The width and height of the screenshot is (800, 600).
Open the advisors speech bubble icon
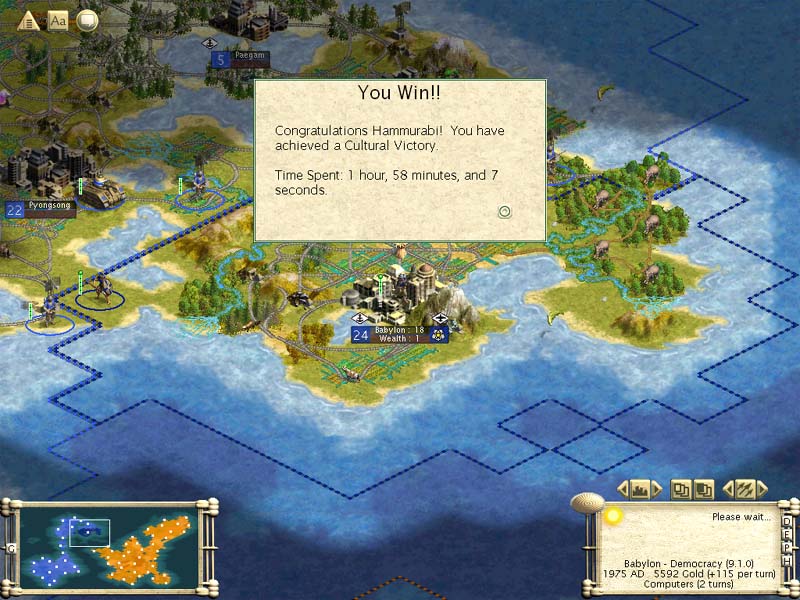click(x=87, y=19)
